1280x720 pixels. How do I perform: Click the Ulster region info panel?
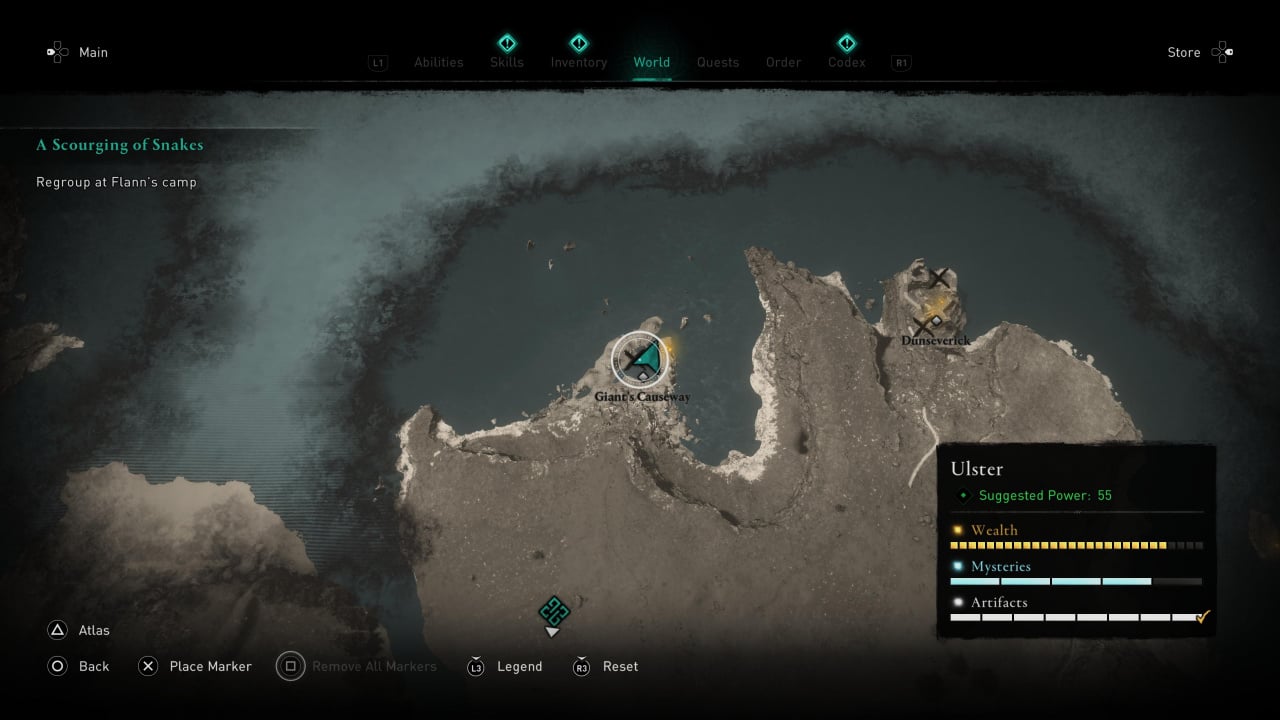tap(1076, 540)
